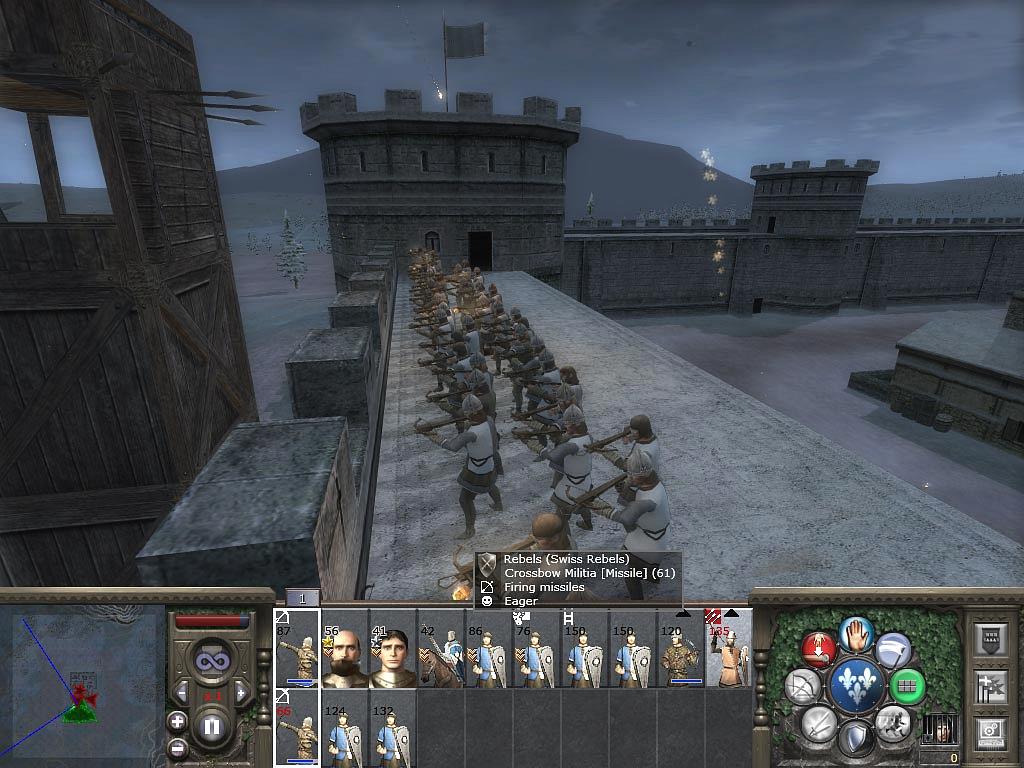This screenshot has width=1024, height=768.
Task: Switch to army group tab 1
Action: pos(302,598)
